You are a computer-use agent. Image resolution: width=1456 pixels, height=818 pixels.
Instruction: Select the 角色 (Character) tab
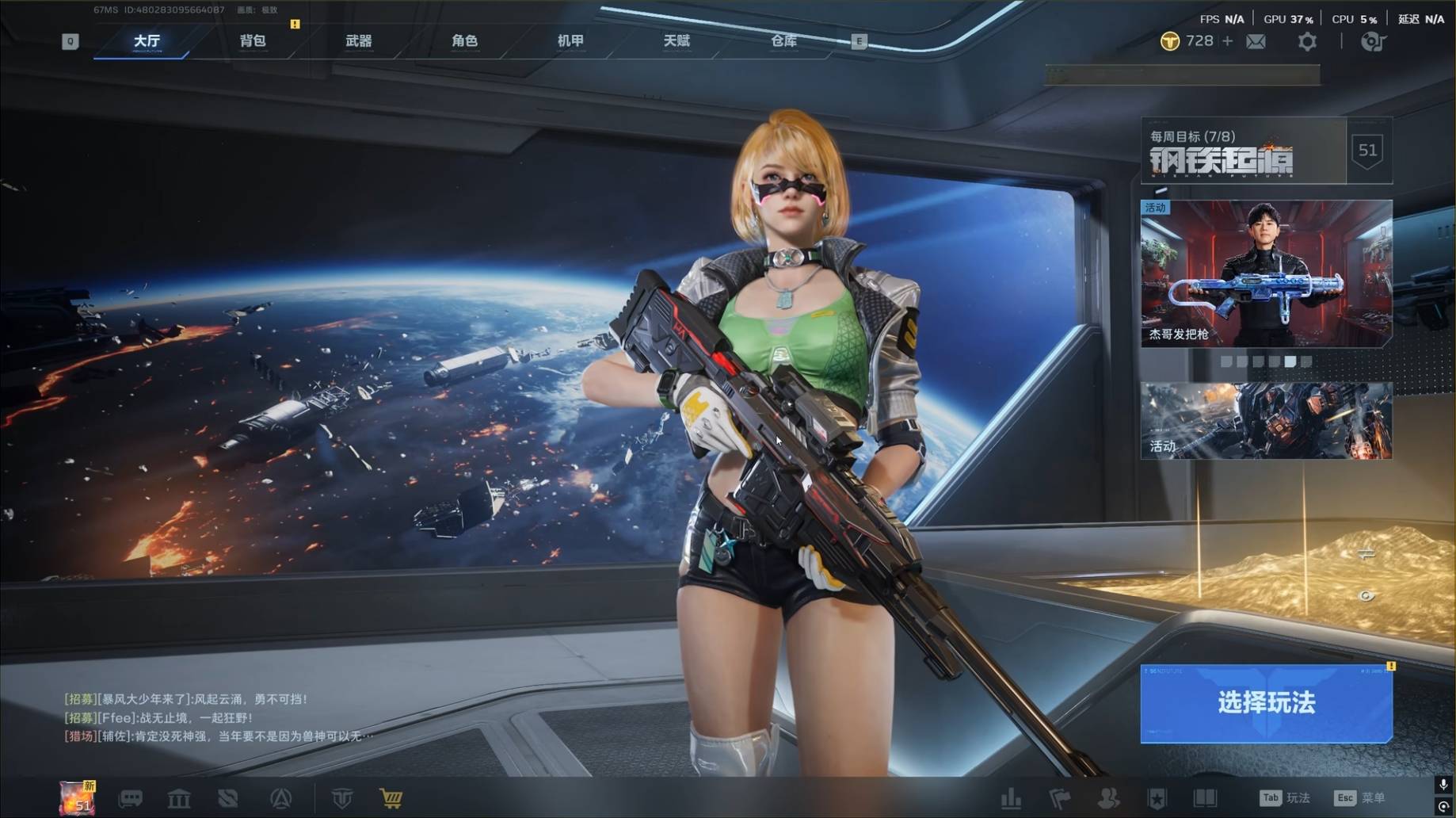pyautogui.click(x=464, y=41)
